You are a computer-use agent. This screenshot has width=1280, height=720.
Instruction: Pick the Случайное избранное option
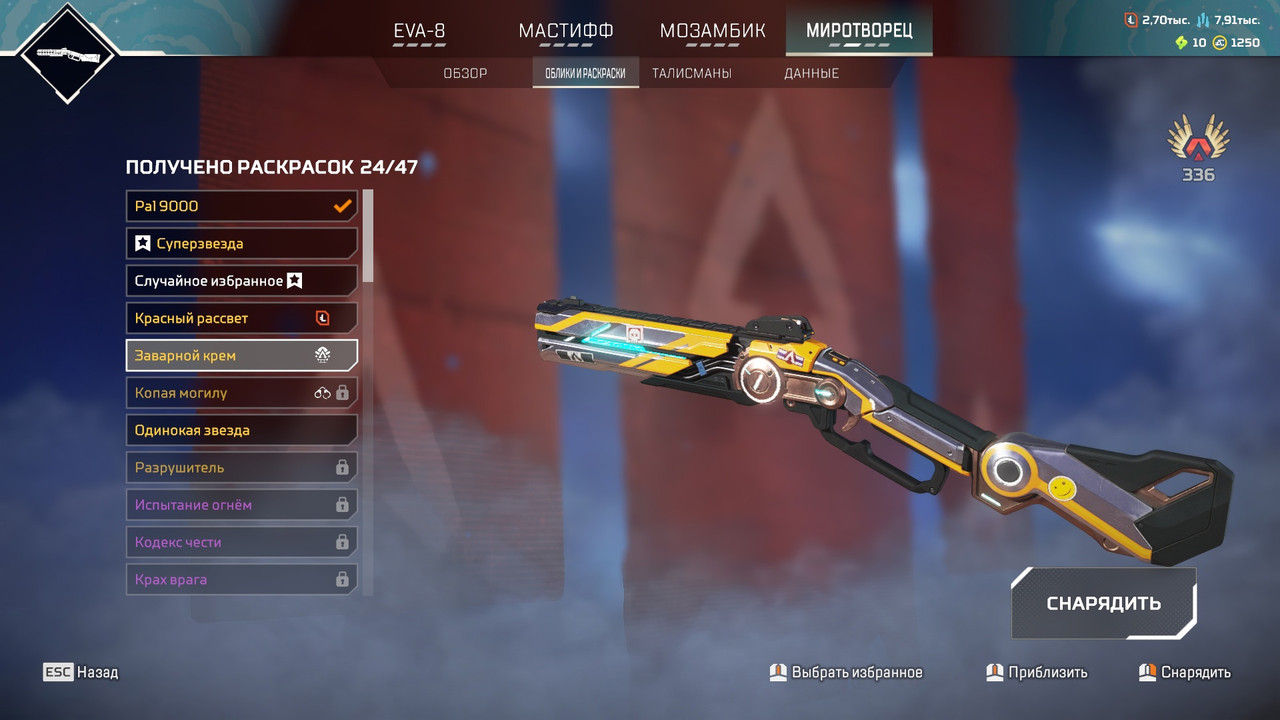coord(242,281)
